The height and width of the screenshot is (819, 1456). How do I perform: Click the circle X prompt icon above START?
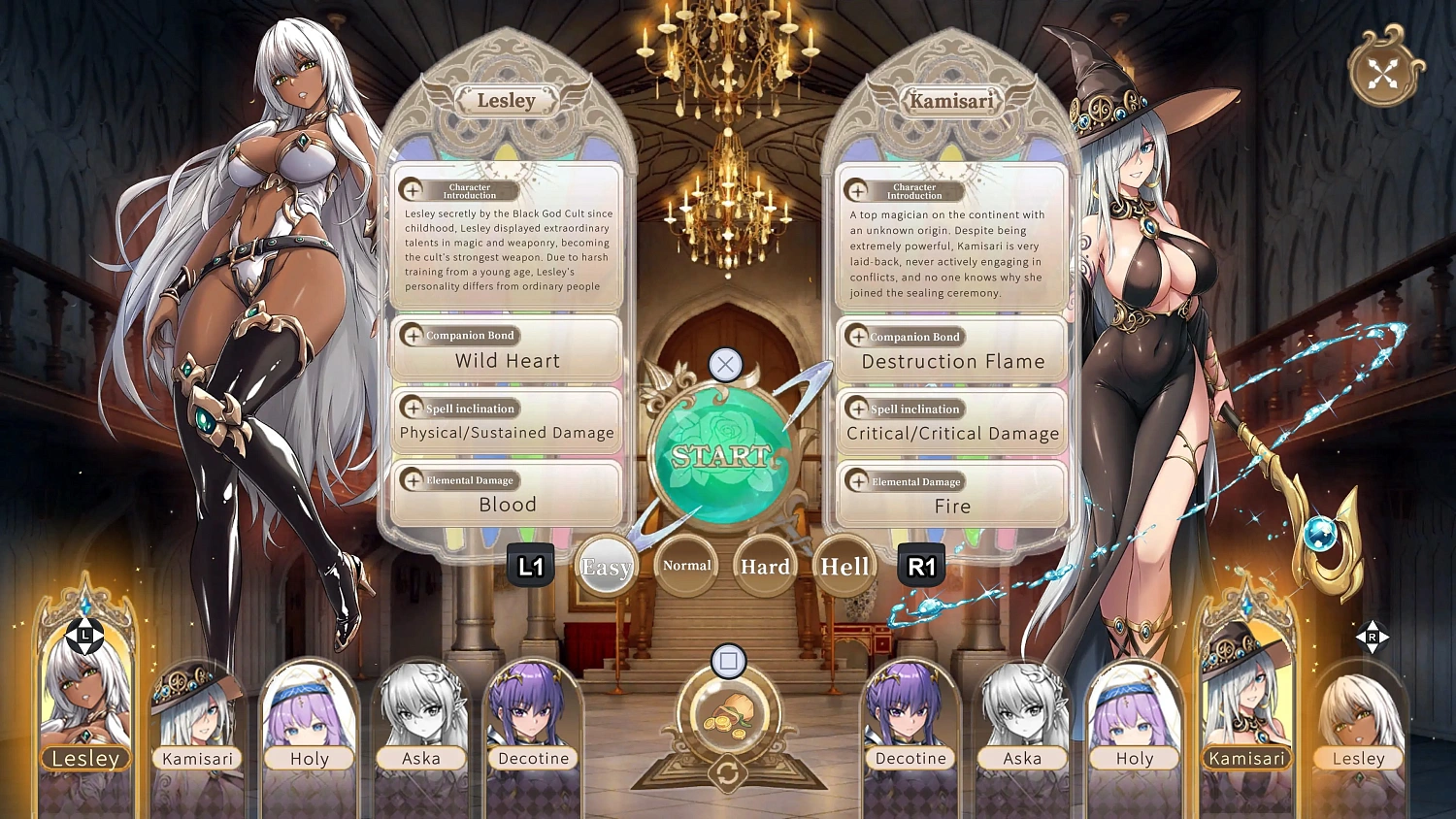click(x=726, y=365)
